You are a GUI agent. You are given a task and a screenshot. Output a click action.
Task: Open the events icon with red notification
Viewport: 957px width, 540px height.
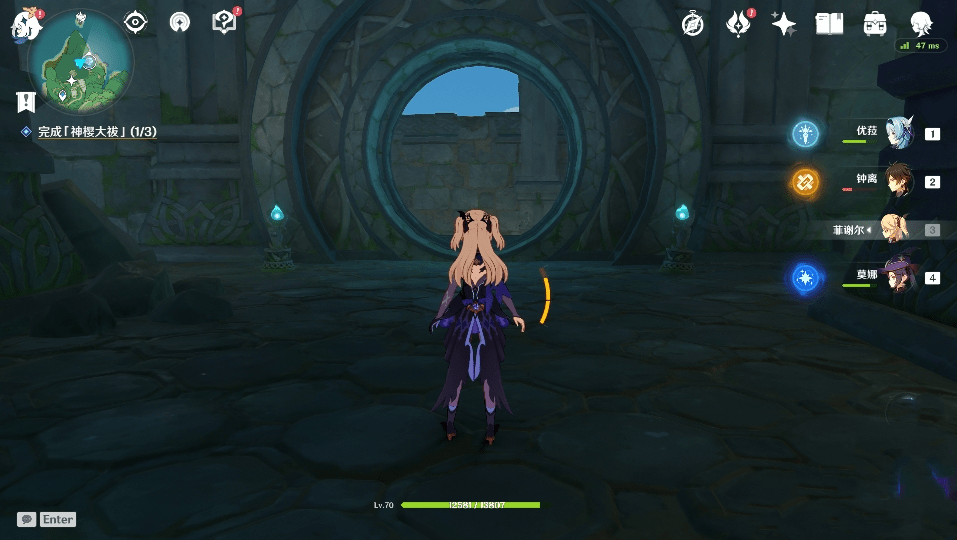(739, 24)
